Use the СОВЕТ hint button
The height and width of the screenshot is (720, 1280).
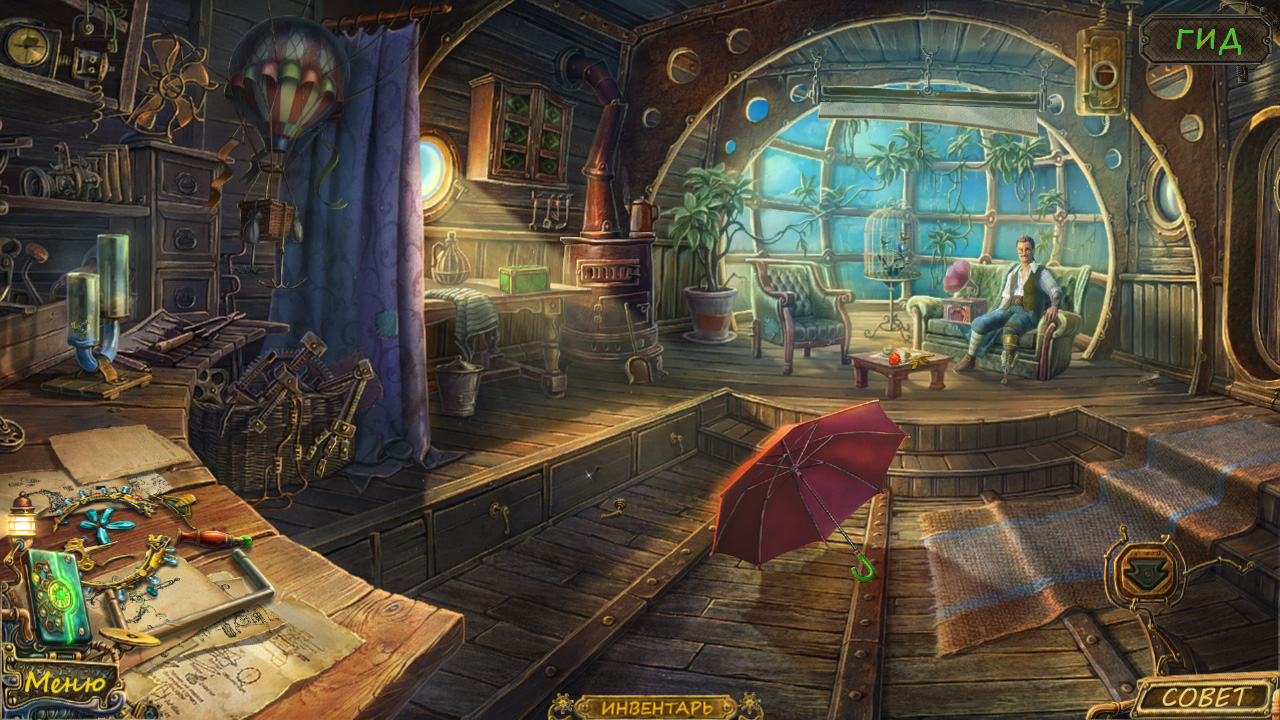coord(1204,697)
